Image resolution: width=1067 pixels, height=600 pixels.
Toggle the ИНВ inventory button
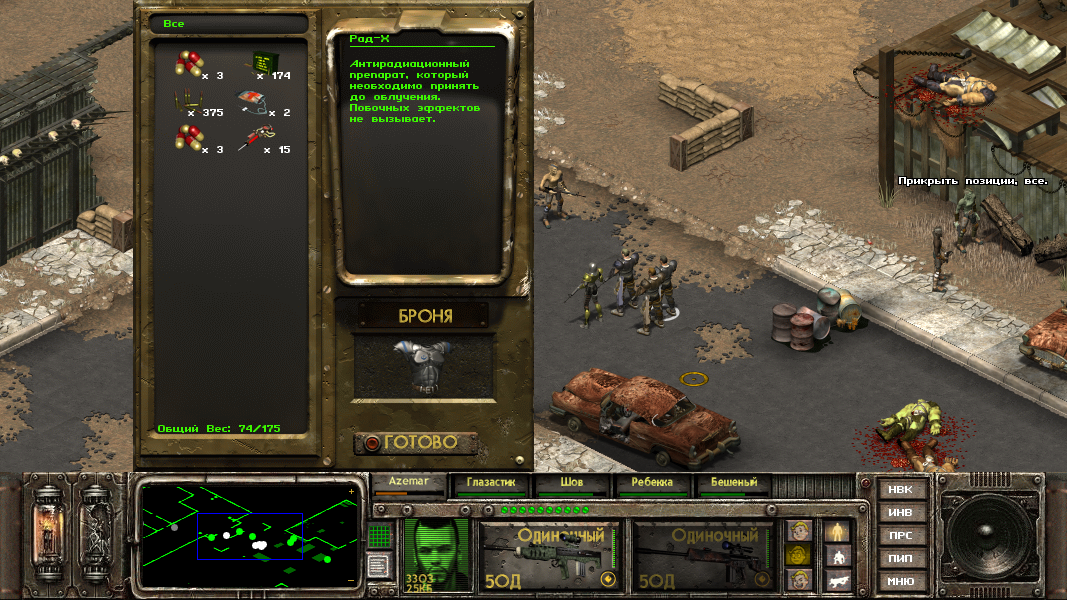tap(900, 512)
